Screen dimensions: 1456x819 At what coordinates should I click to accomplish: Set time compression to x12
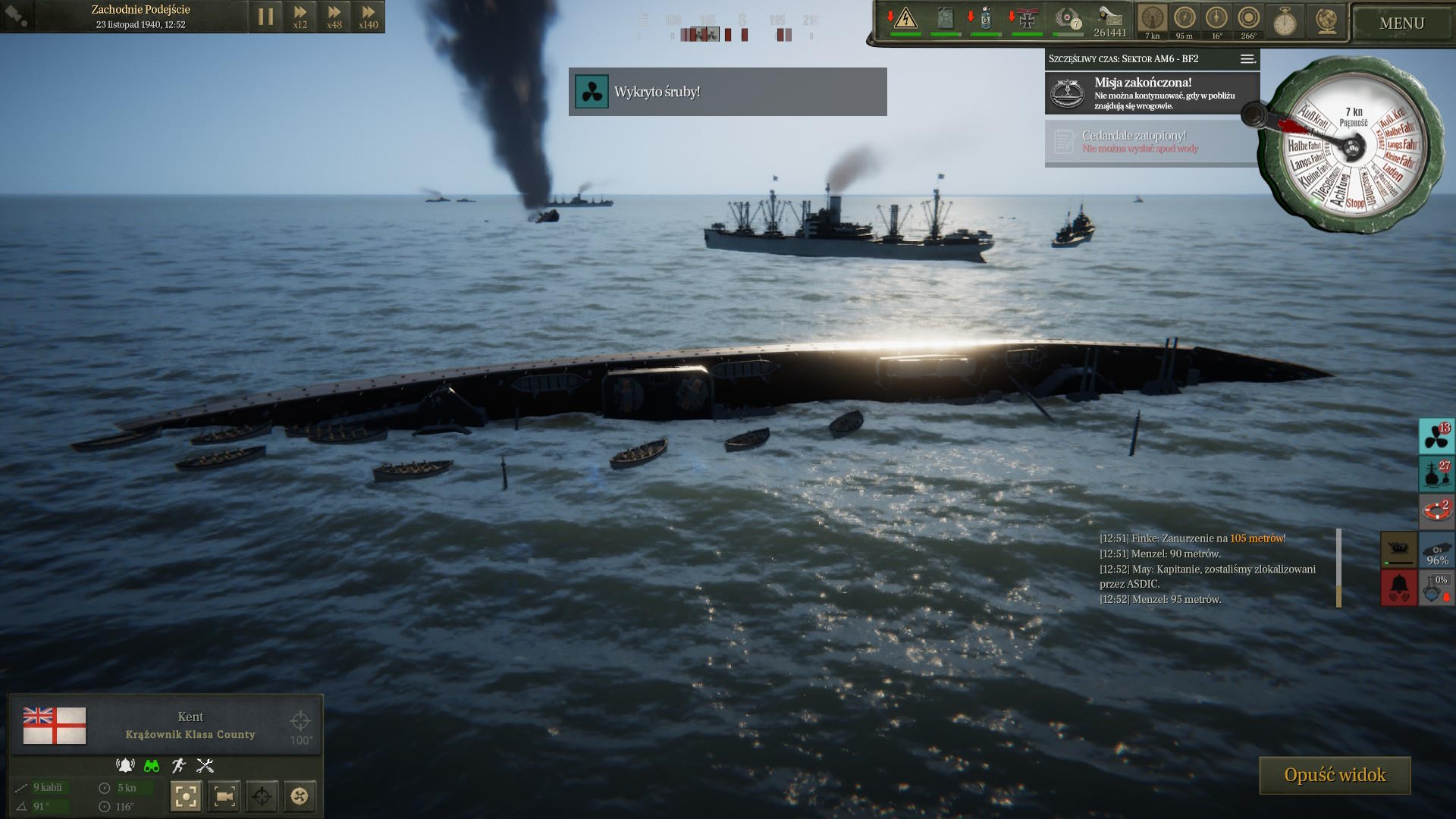click(300, 17)
